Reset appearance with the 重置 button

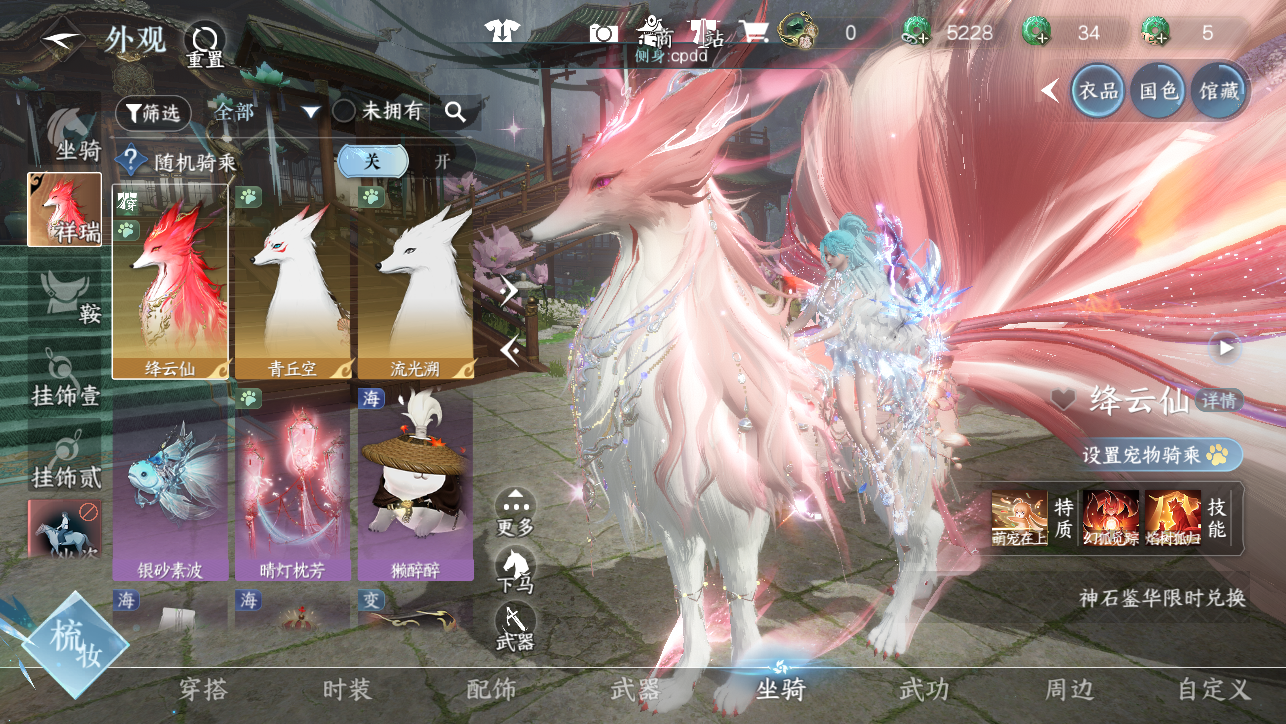(206, 45)
